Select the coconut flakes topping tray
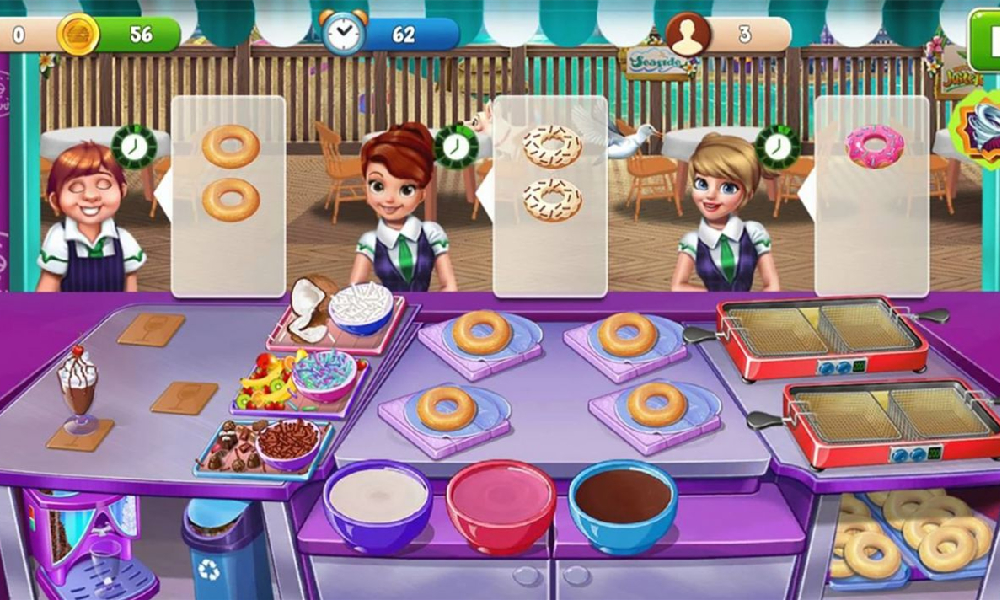Screen dimensions: 1000x600 (x=340, y=312)
